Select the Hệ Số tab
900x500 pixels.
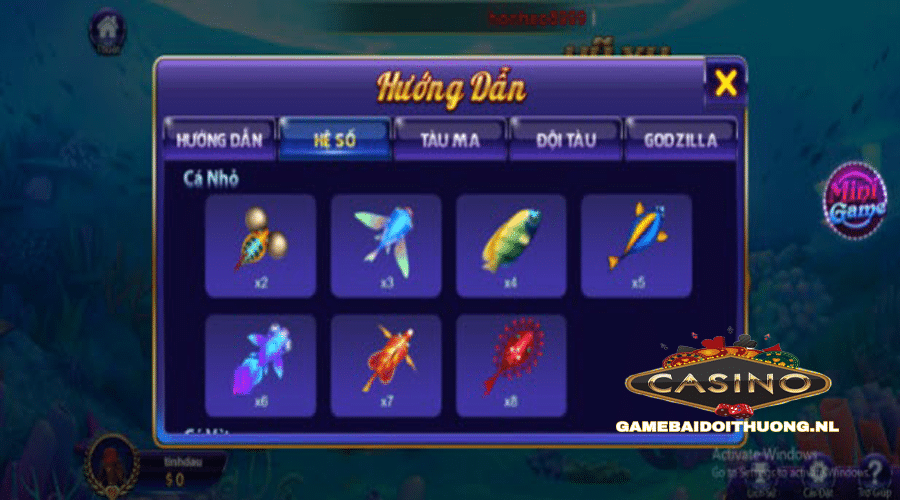[335, 139]
